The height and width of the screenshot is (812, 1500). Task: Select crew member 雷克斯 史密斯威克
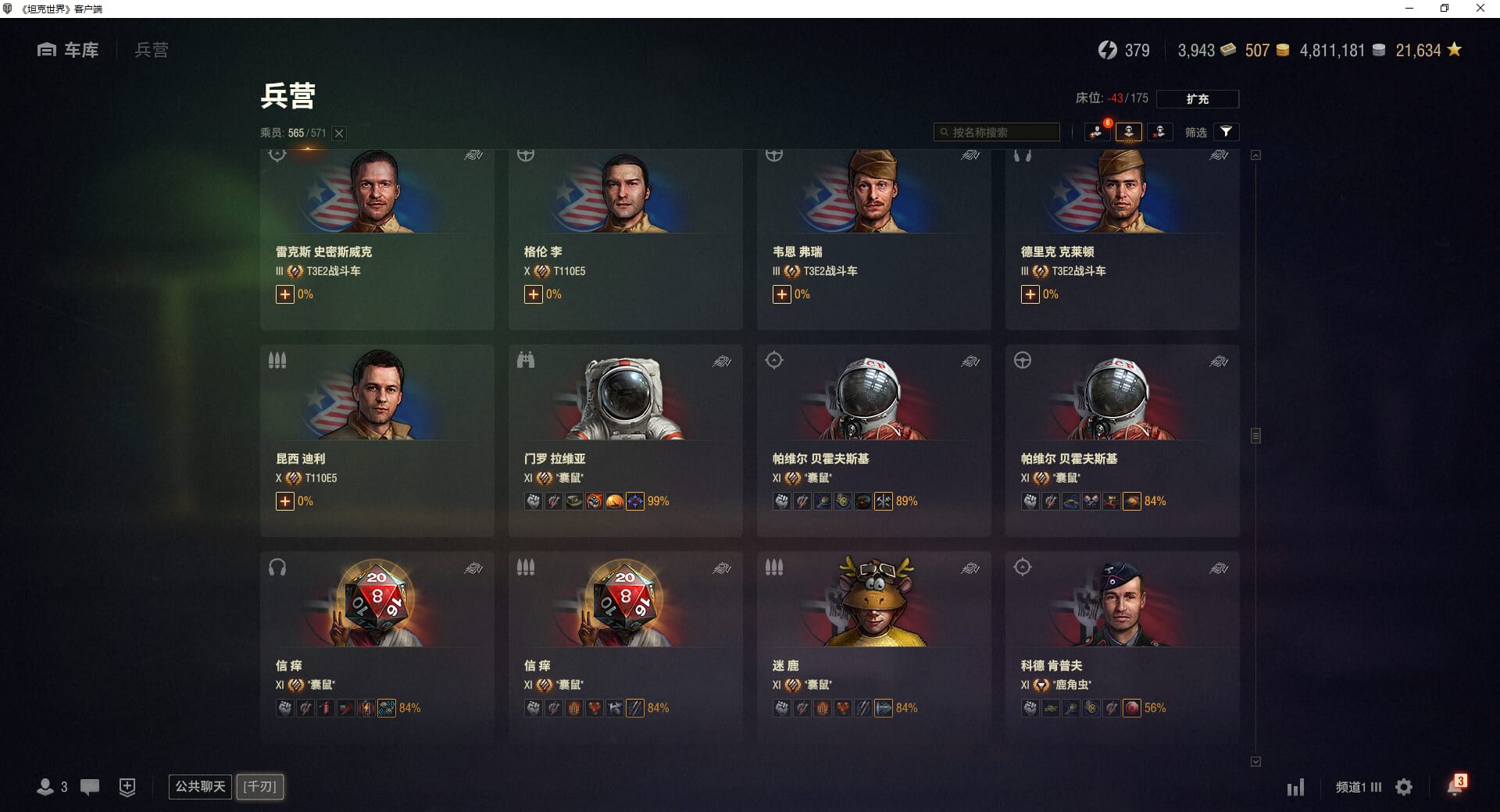[377, 234]
